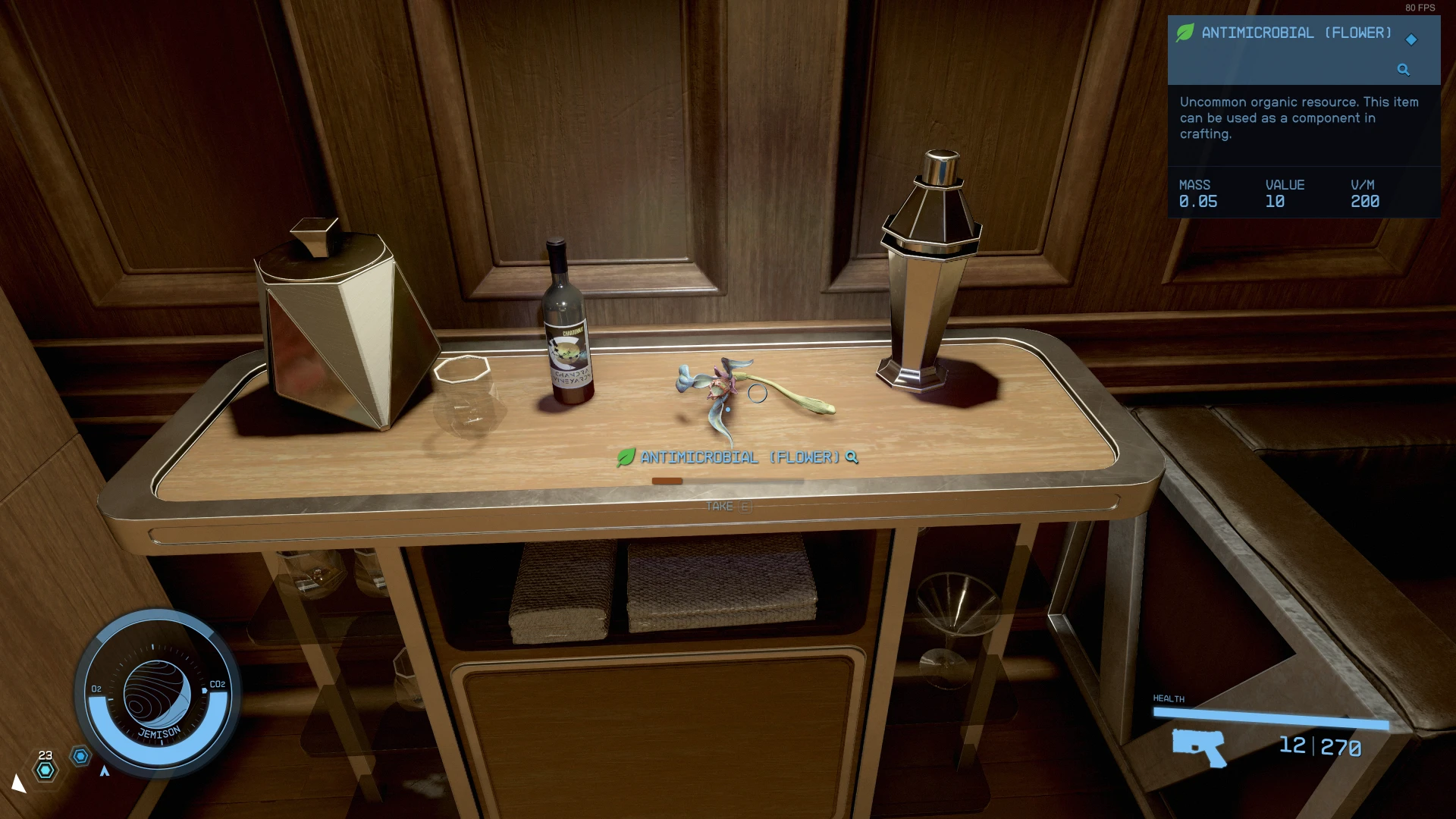Click the hexagon icon under the number 23

pyautogui.click(x=45, y=770)
